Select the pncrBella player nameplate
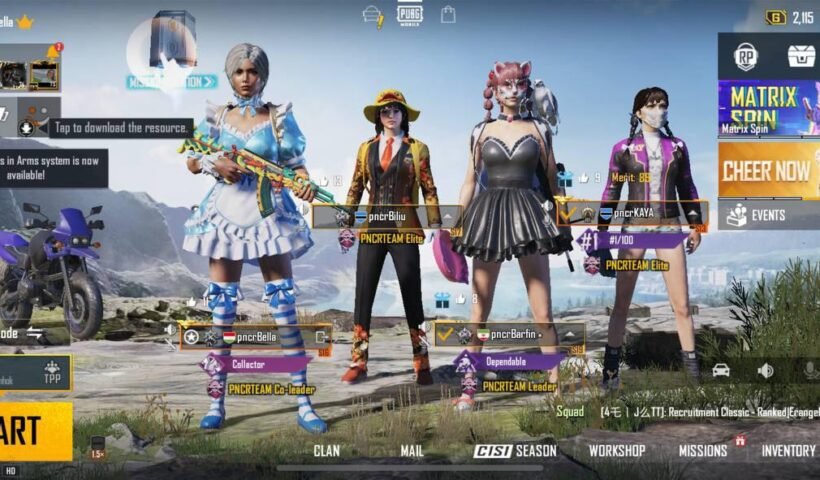Image resolution: width=820 pixels, height=480 pixels. [256, 337]
